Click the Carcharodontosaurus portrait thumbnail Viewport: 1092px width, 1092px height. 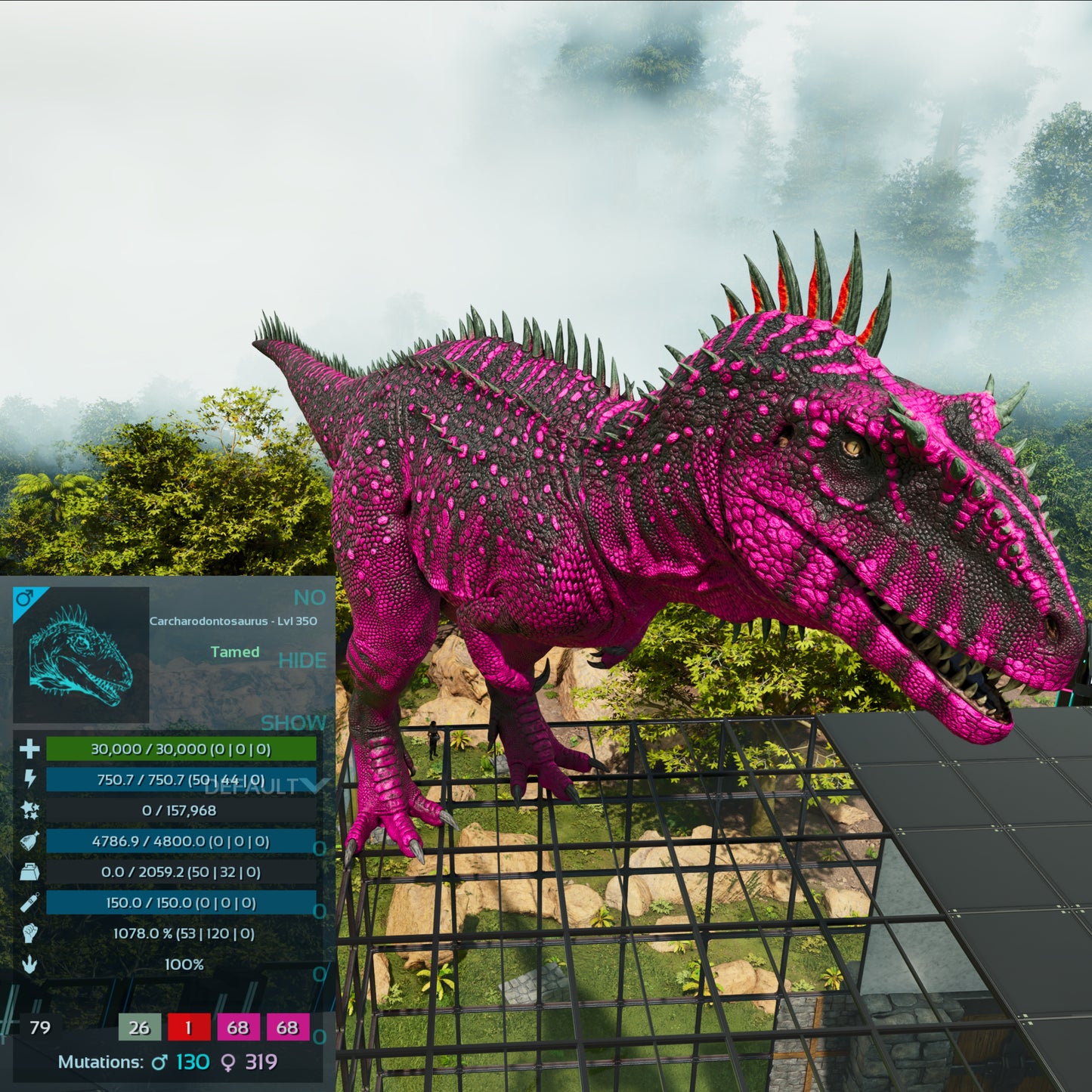click(x=81, y=654)
